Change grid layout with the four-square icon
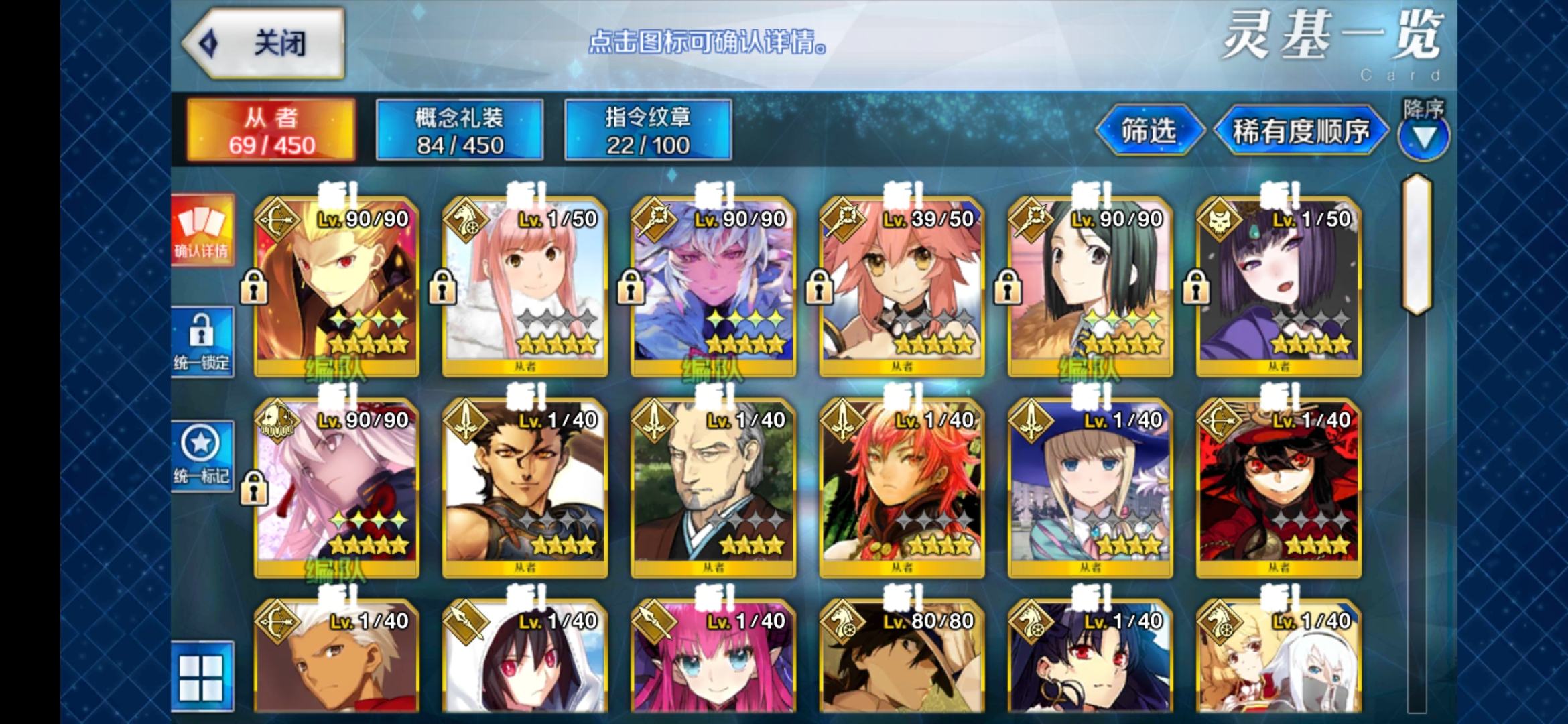Screen dimensions: 1568x724 point(202,676)
